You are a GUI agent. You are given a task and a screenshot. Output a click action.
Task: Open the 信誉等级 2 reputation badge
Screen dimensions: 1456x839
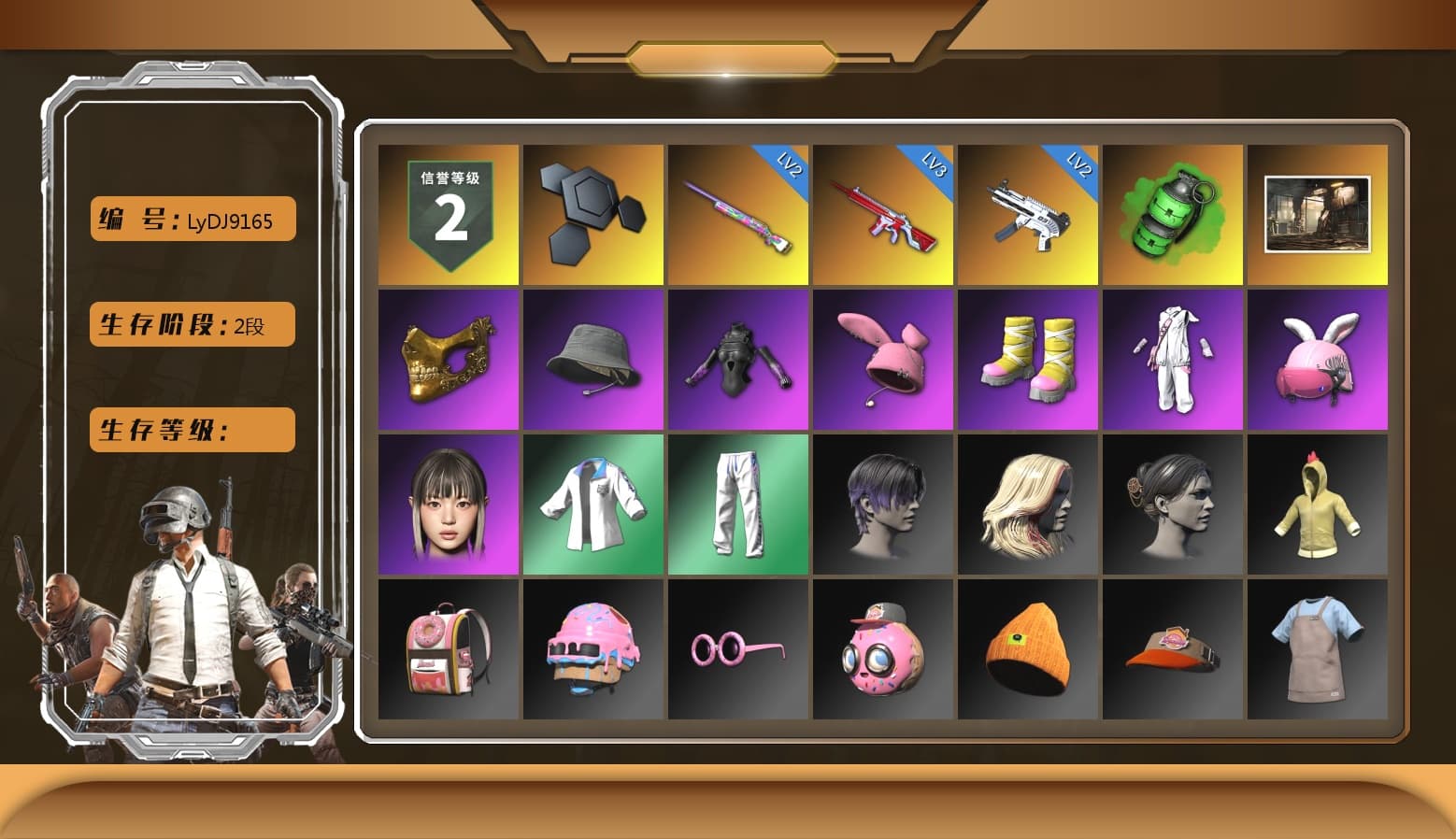pyautogui.click(x=447, y=215)
